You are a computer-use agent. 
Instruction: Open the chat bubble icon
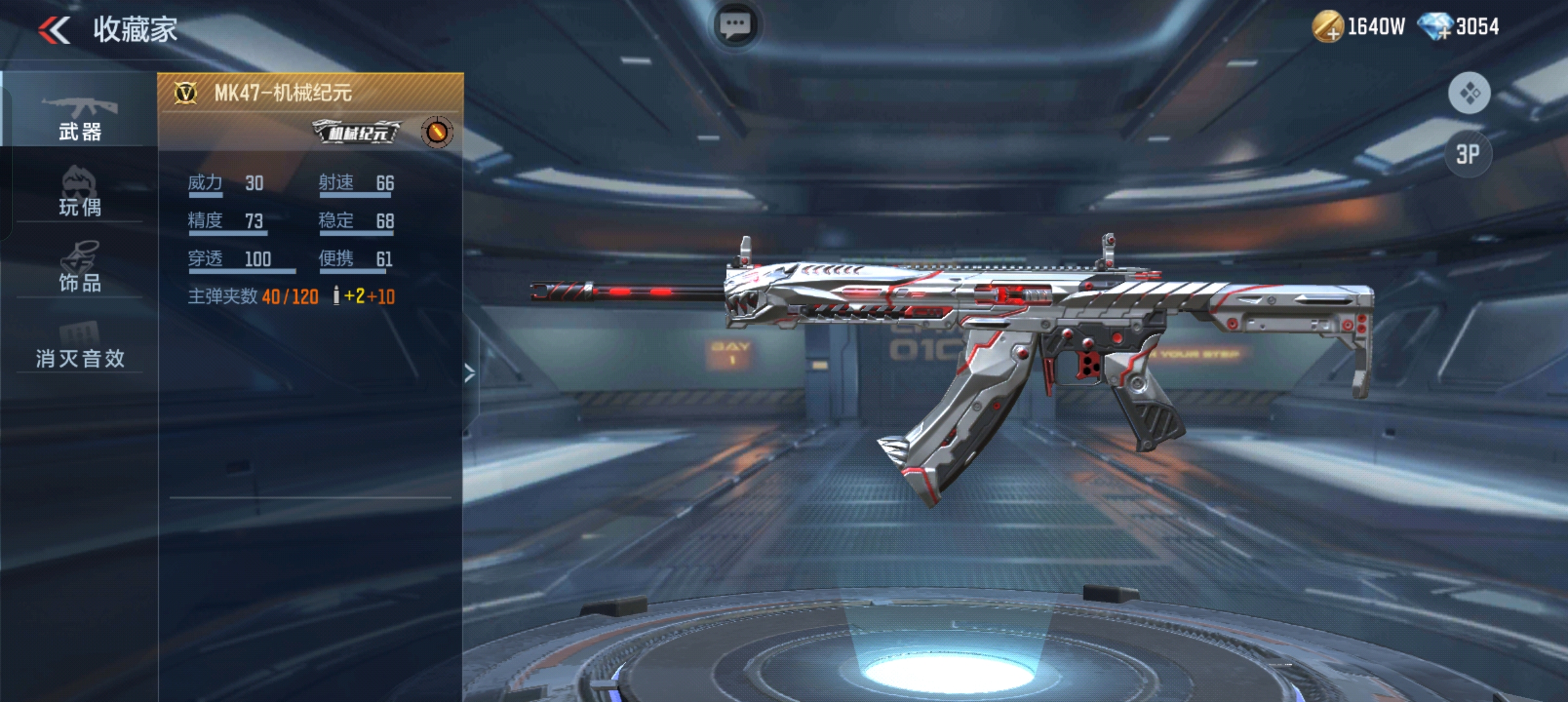(x=735, y=26)
